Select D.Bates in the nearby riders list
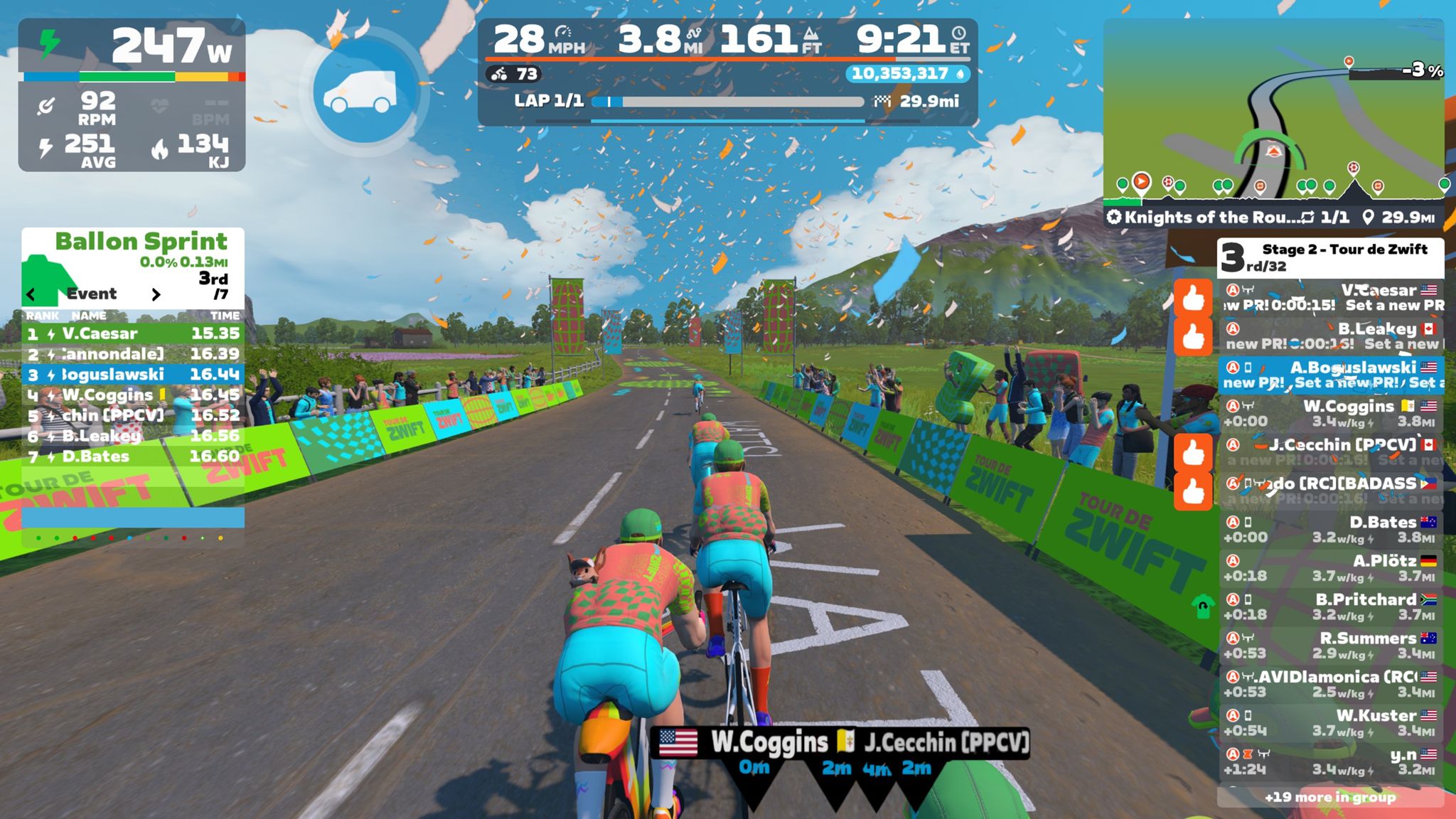The width and height of the screenshot is (1456, 819). pos(1331,529)
